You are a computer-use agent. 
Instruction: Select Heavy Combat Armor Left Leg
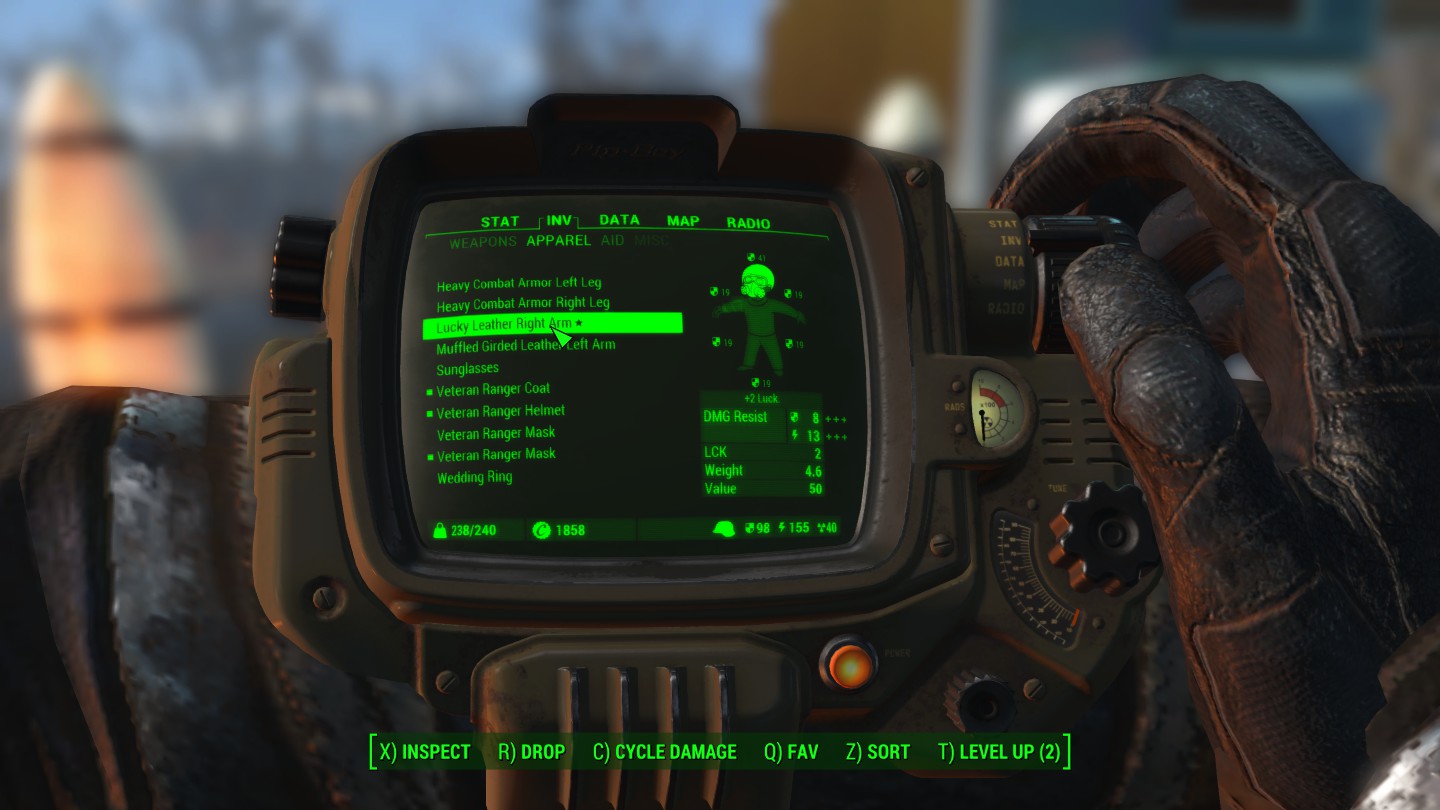click(519, 284)
